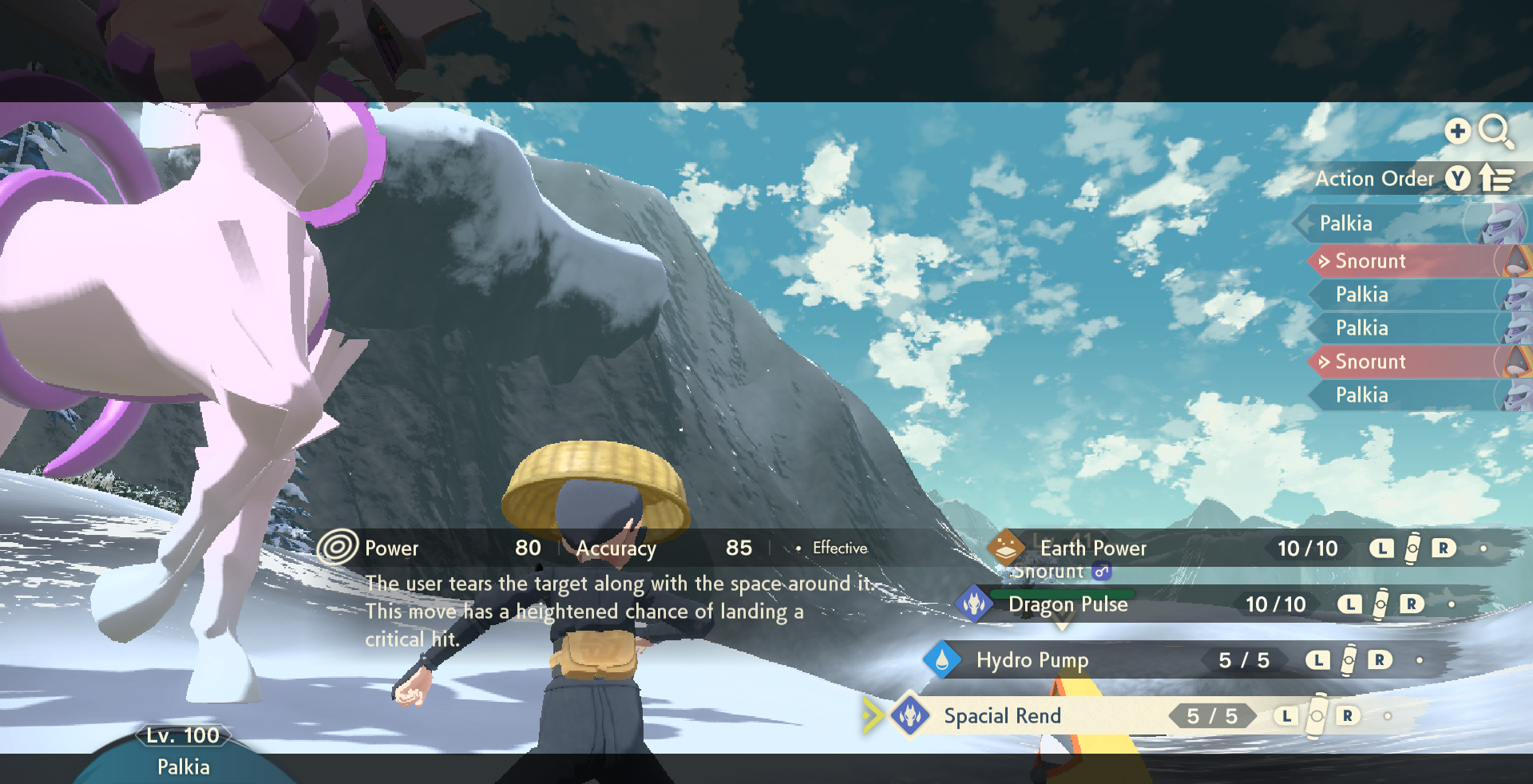Click the second Snorunt turn entry
Image resolution: width=1533 pixels, height=784 pixels.
1370,362
